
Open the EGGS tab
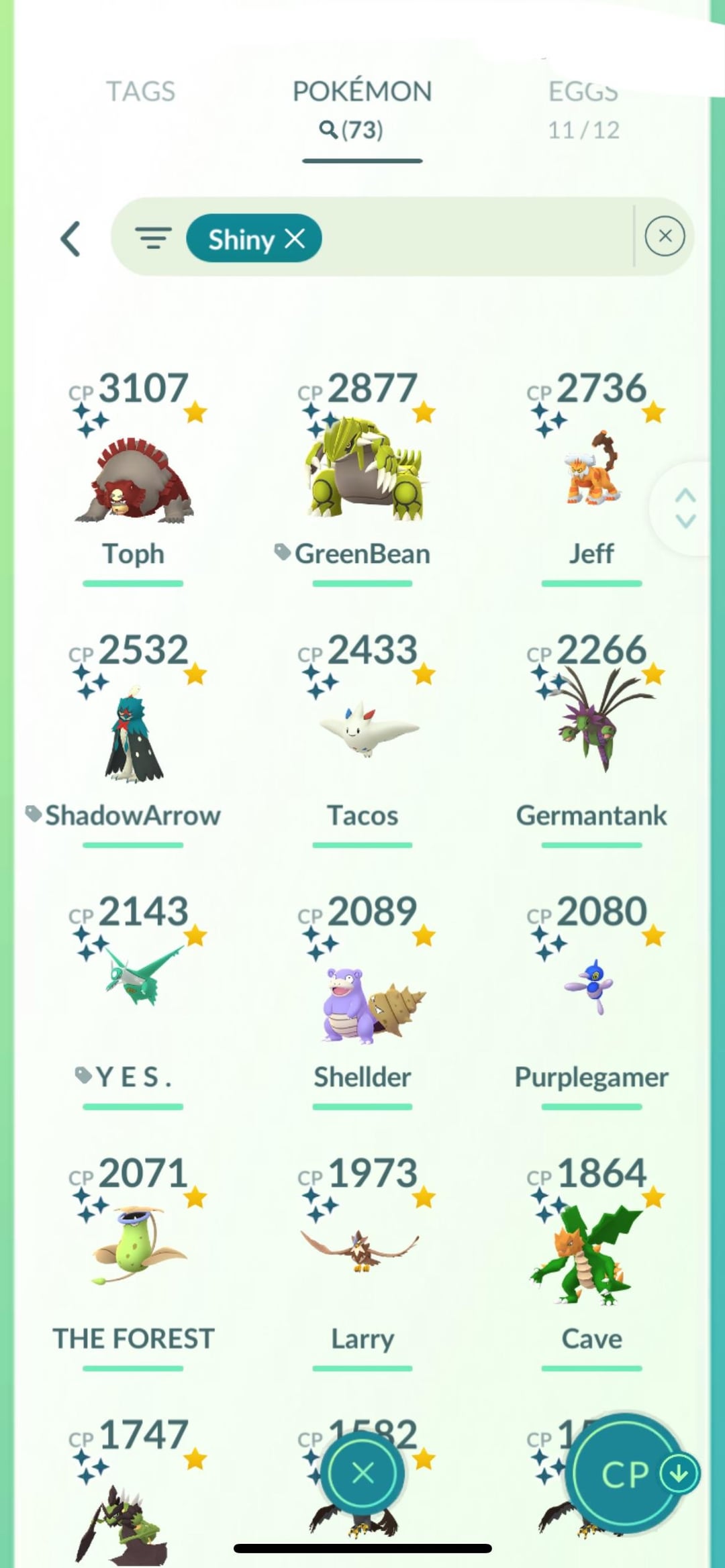583,107
